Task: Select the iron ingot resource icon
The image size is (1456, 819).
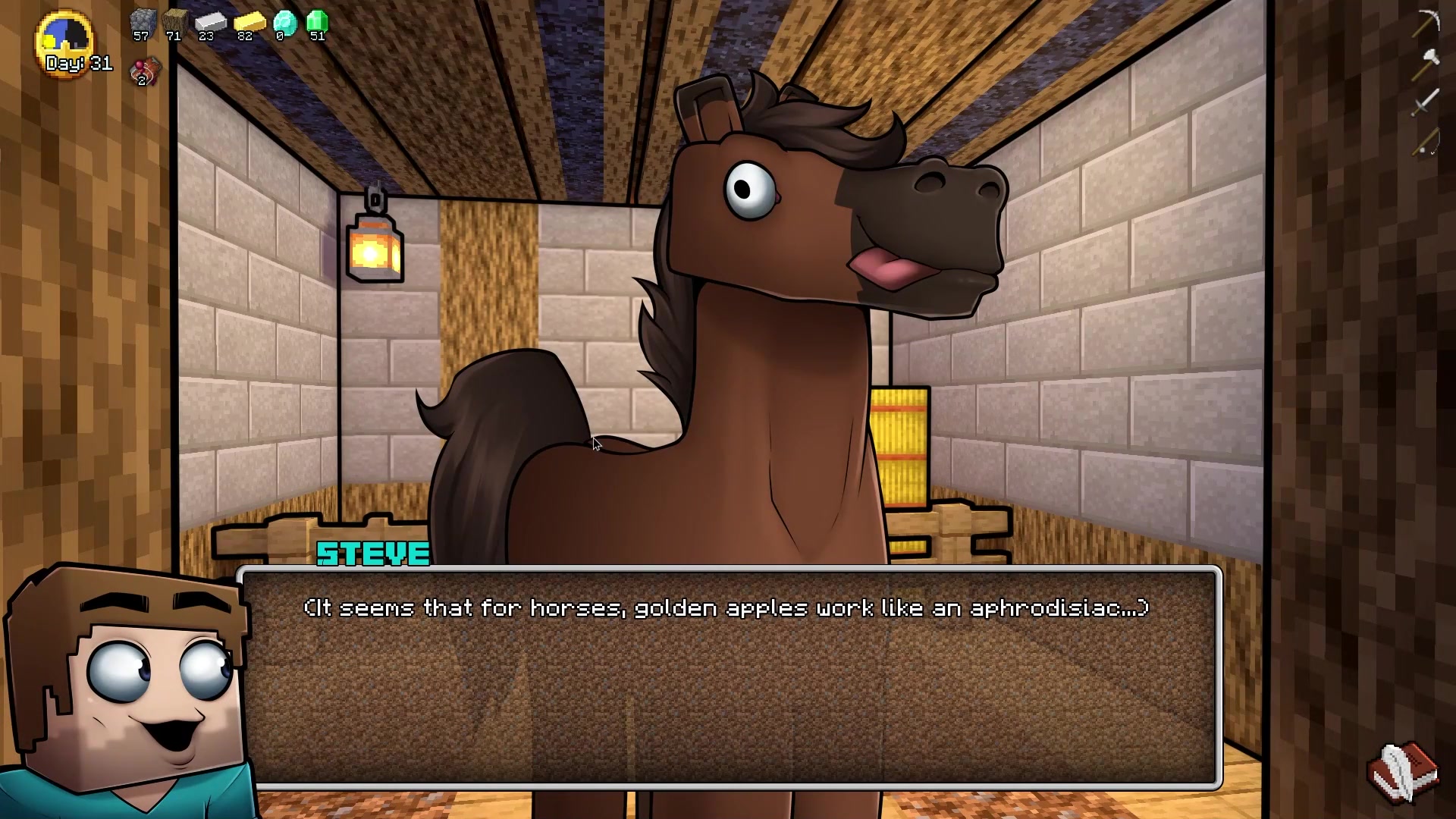Action: [209, 23]
